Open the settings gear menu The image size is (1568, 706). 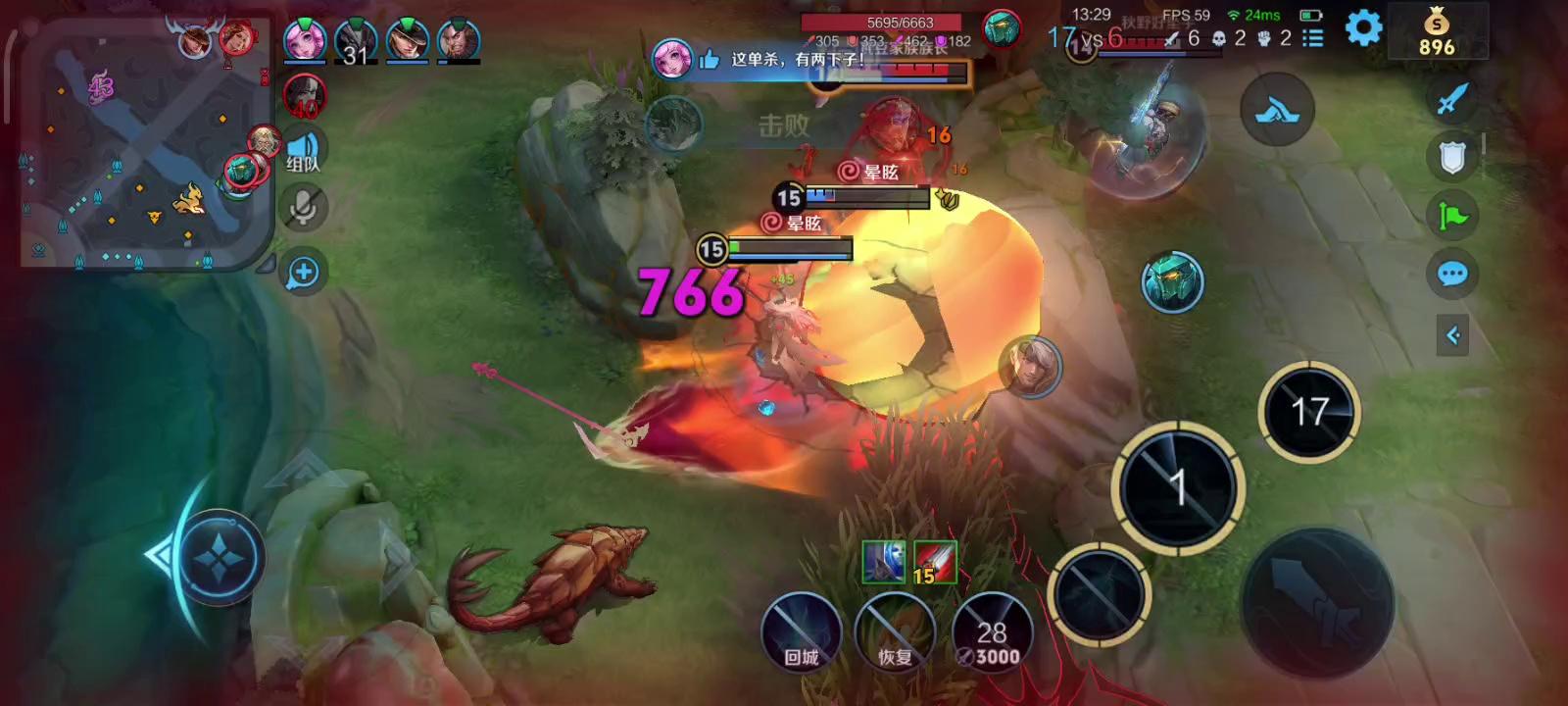(1363, 29)
